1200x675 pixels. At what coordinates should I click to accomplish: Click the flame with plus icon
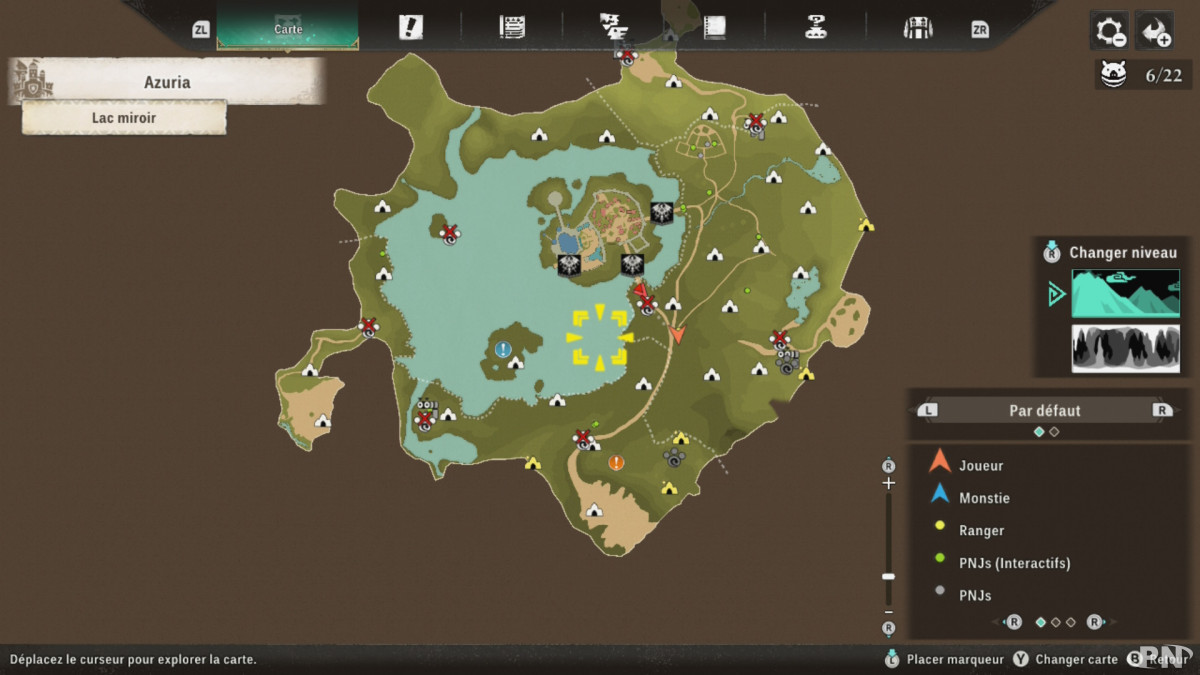[x=1156, y=31]
